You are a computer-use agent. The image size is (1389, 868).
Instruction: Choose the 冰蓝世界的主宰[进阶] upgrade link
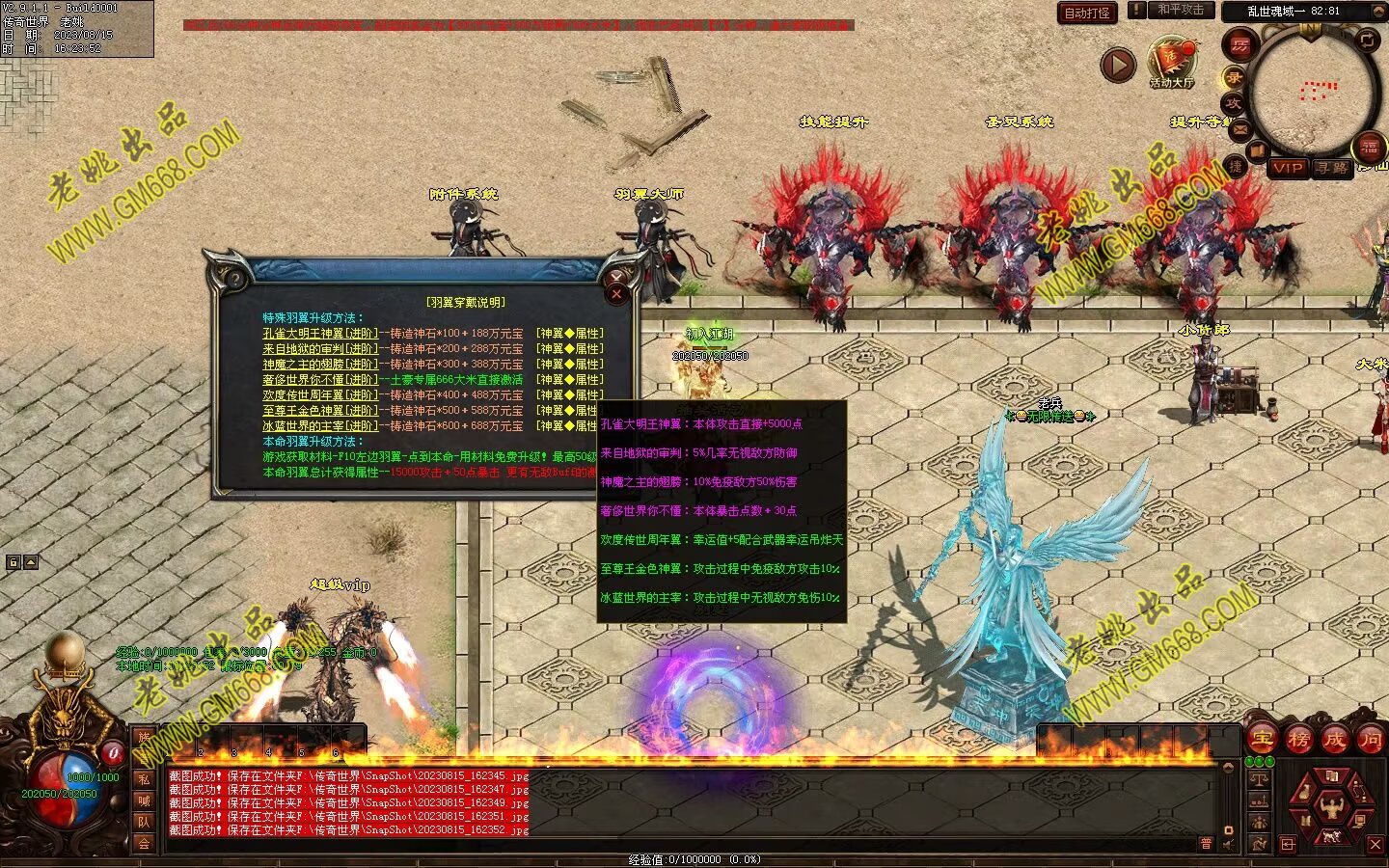pos(320,426)
